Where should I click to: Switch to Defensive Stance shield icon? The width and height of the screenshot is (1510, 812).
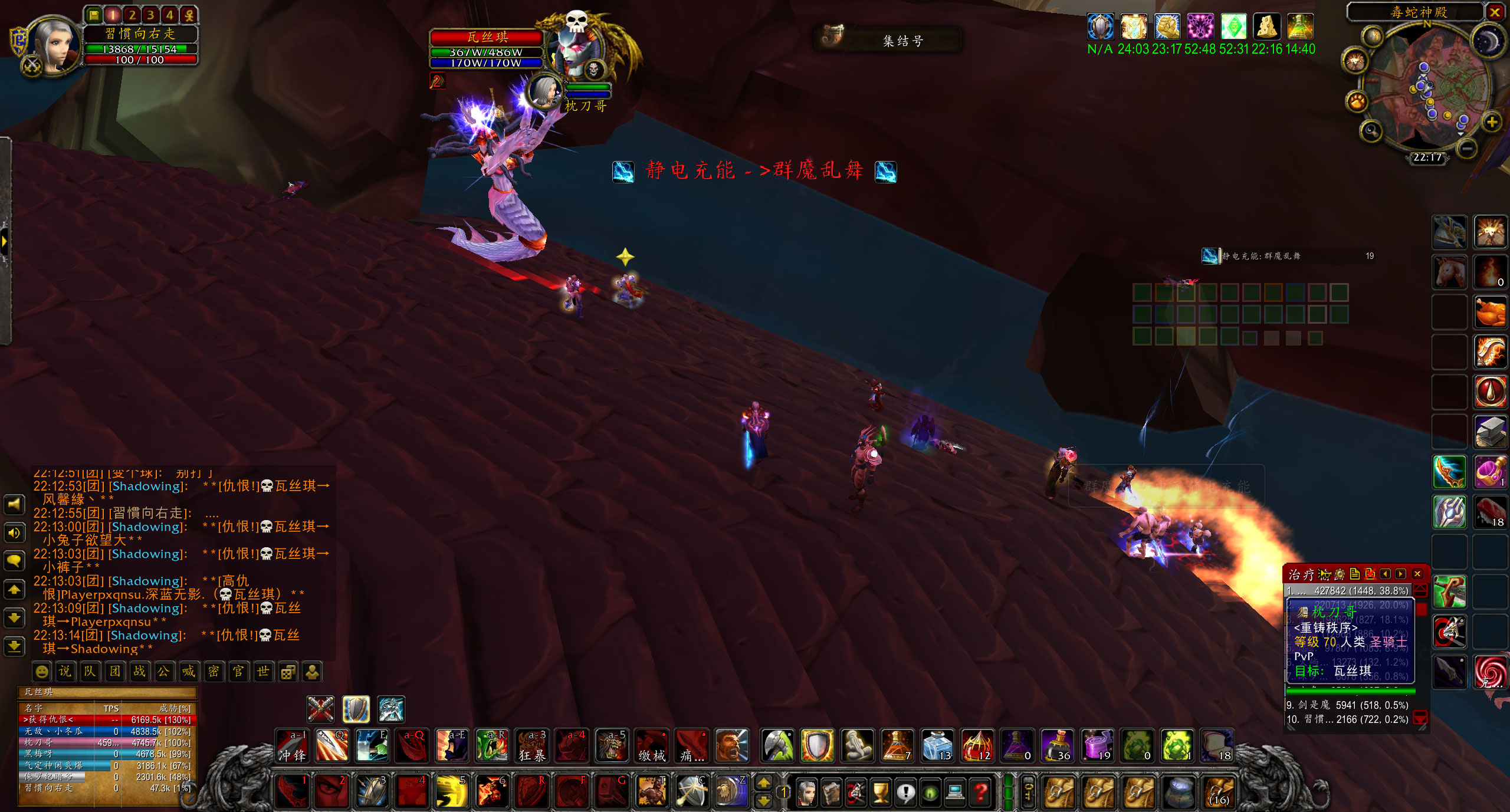point(356,709)
